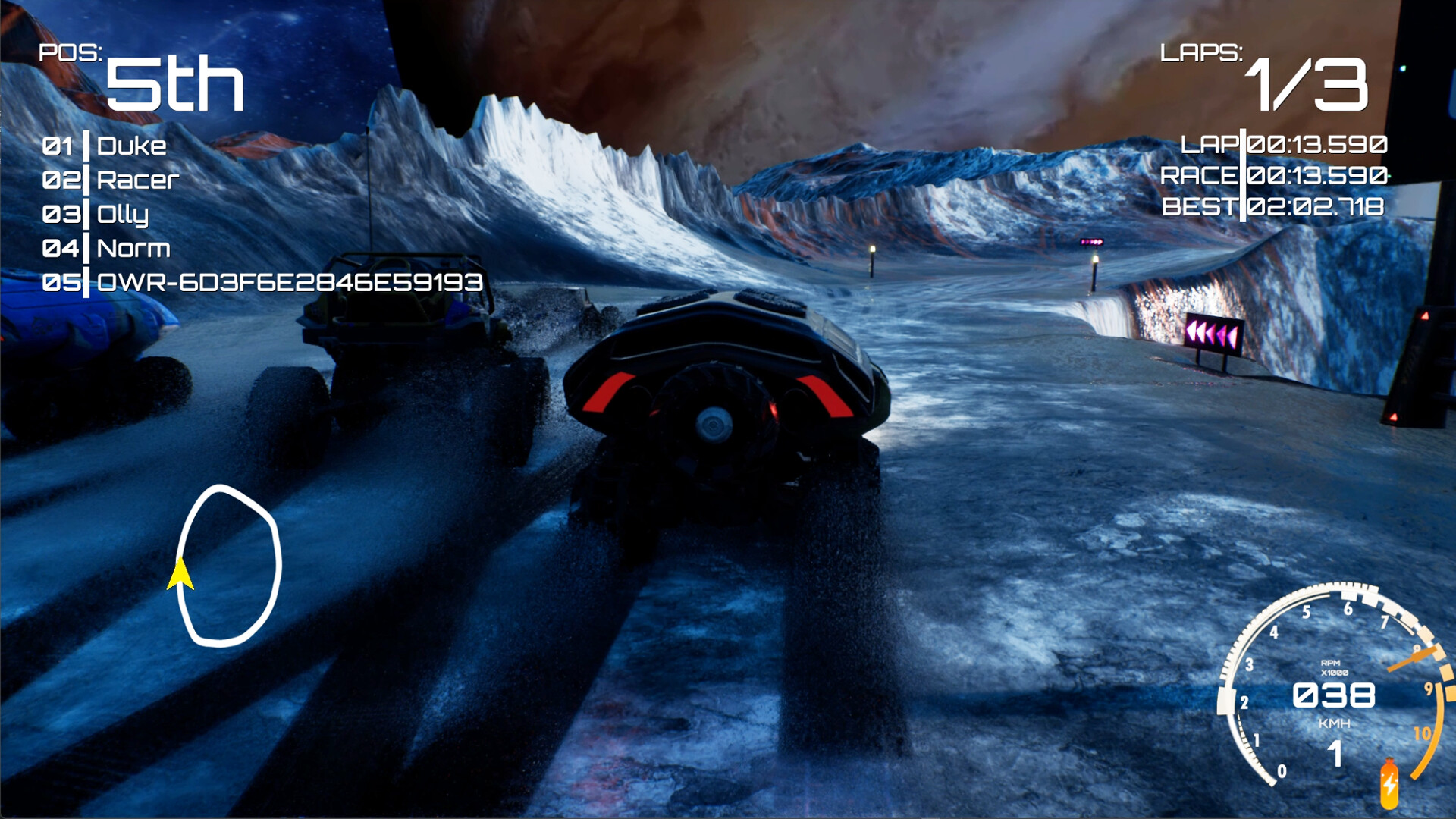Select the yellow player arrow on the minimap

[x=180, y=574]
